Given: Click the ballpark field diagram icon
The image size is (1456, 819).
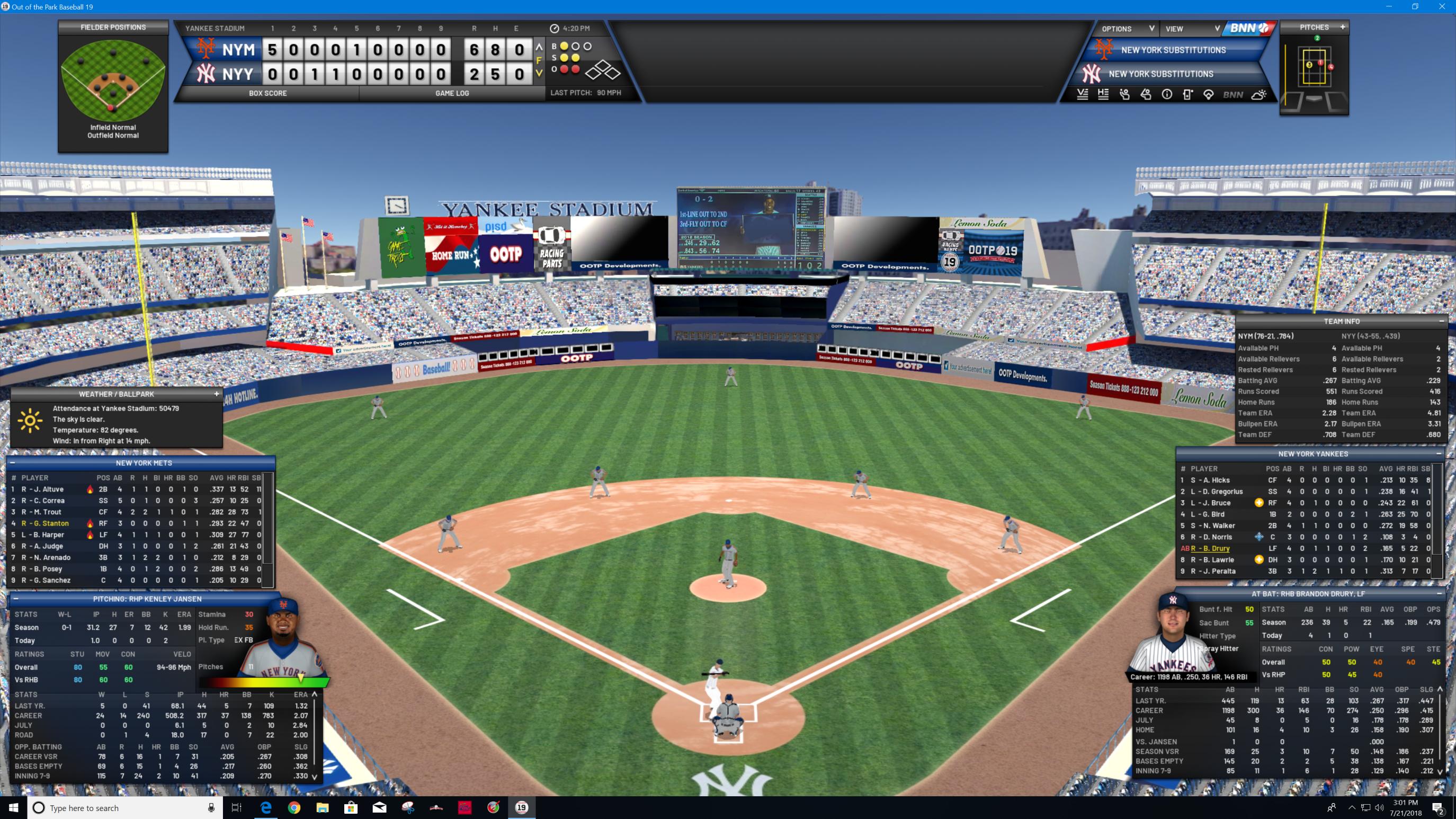Looking at the screenshot, I should (x=1209, y=95).
